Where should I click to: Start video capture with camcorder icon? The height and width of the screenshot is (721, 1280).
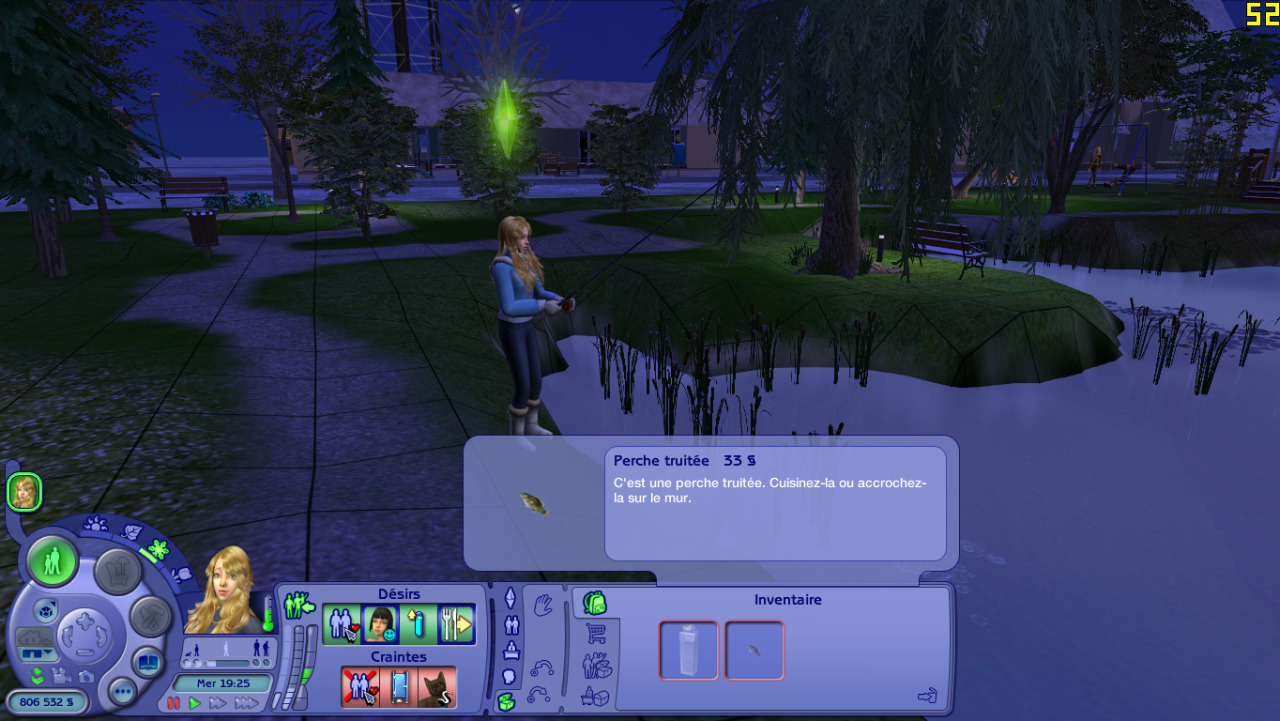click(60, 676)
